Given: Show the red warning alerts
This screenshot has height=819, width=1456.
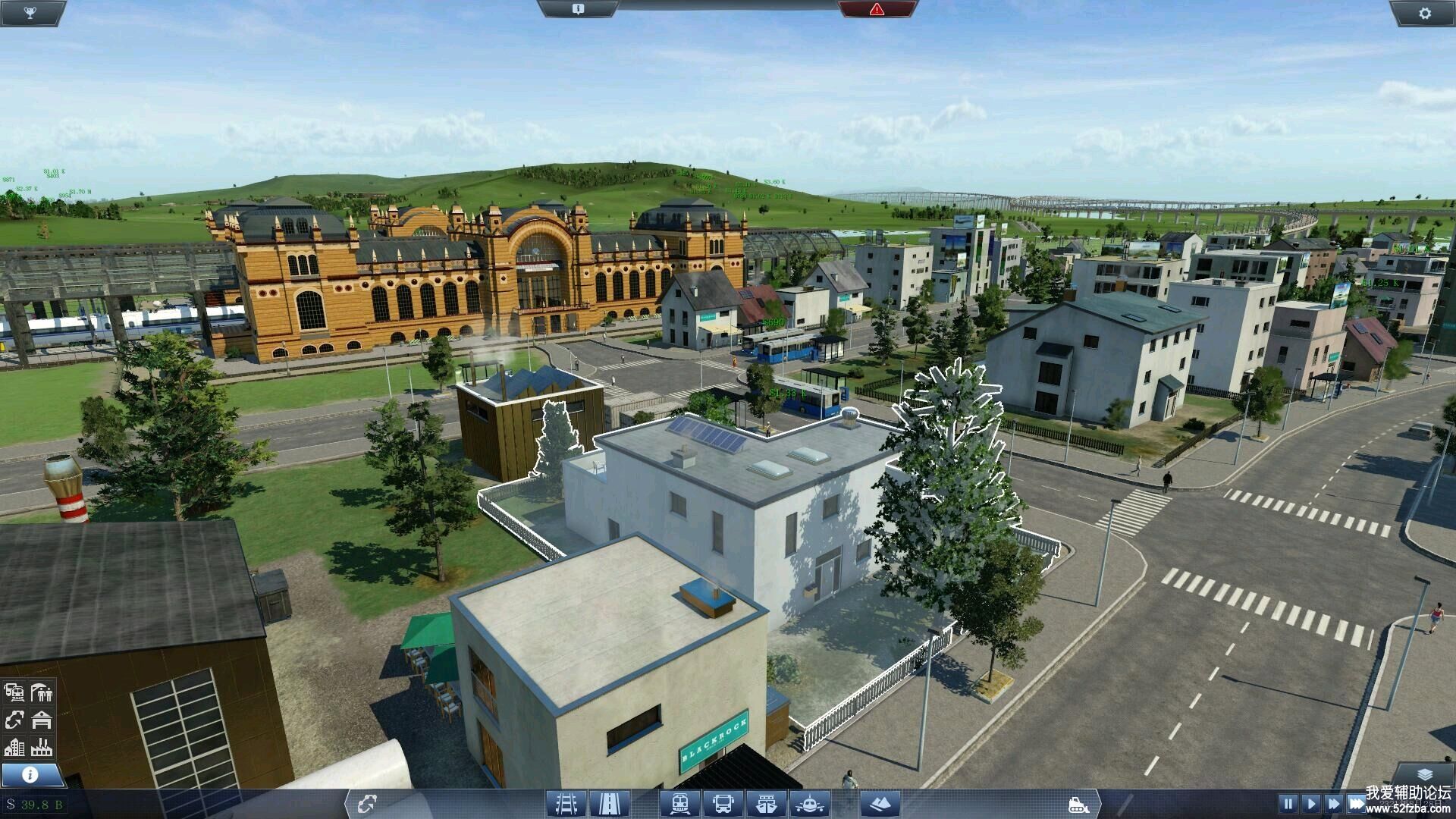Looking at the screenshot, I should coord(877,9).
